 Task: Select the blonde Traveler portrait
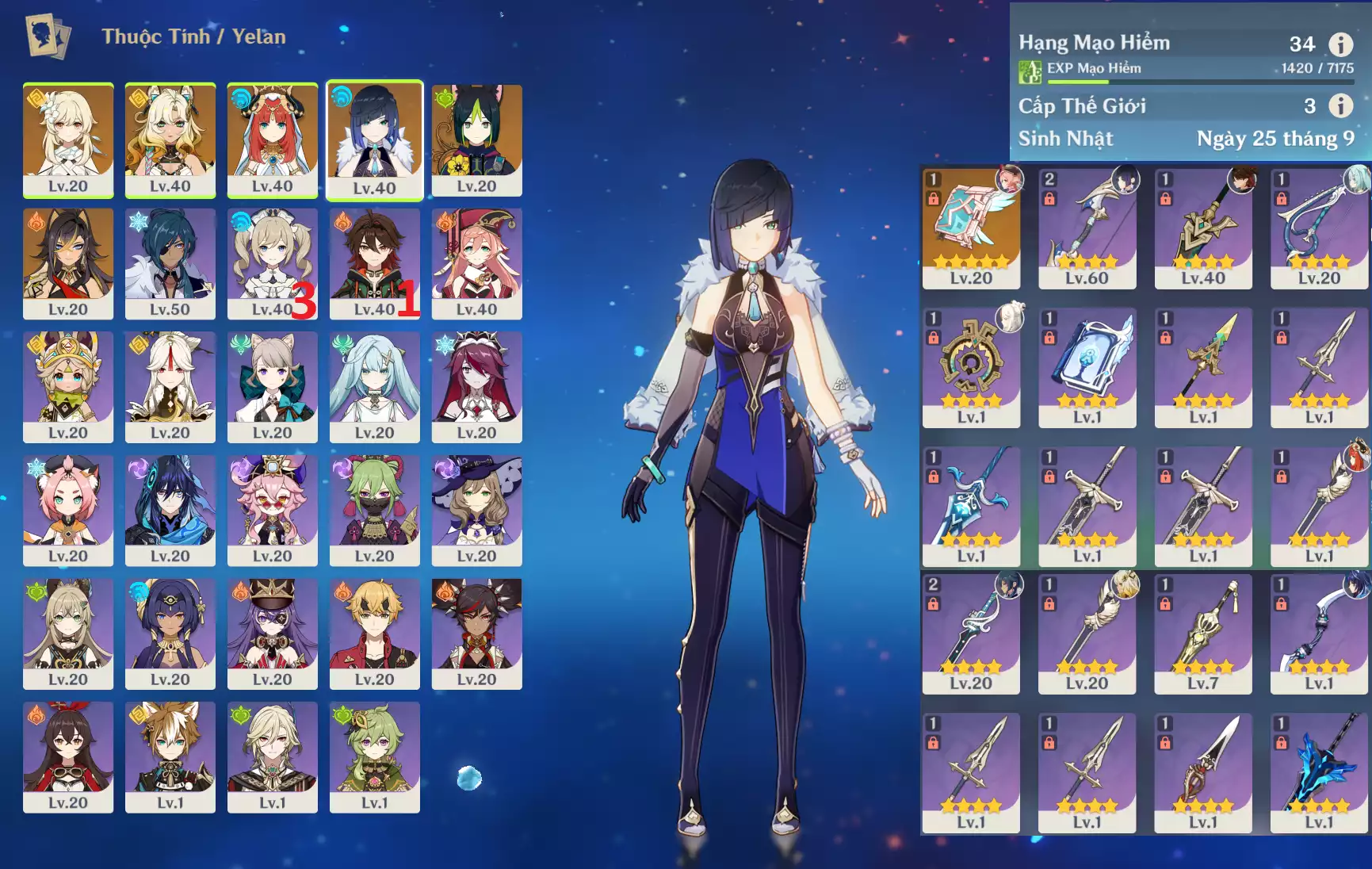(x=68, y=140)
